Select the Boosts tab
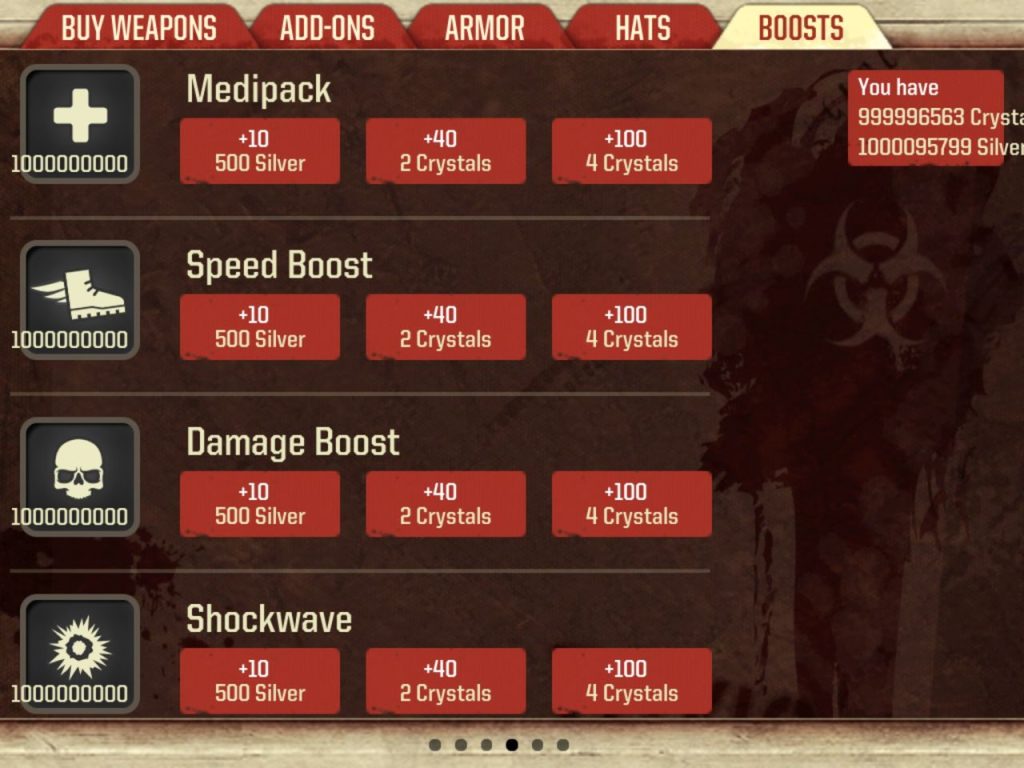Viewport: 1024px width, 768px height. pyautogui.click(x=801, y=27)
